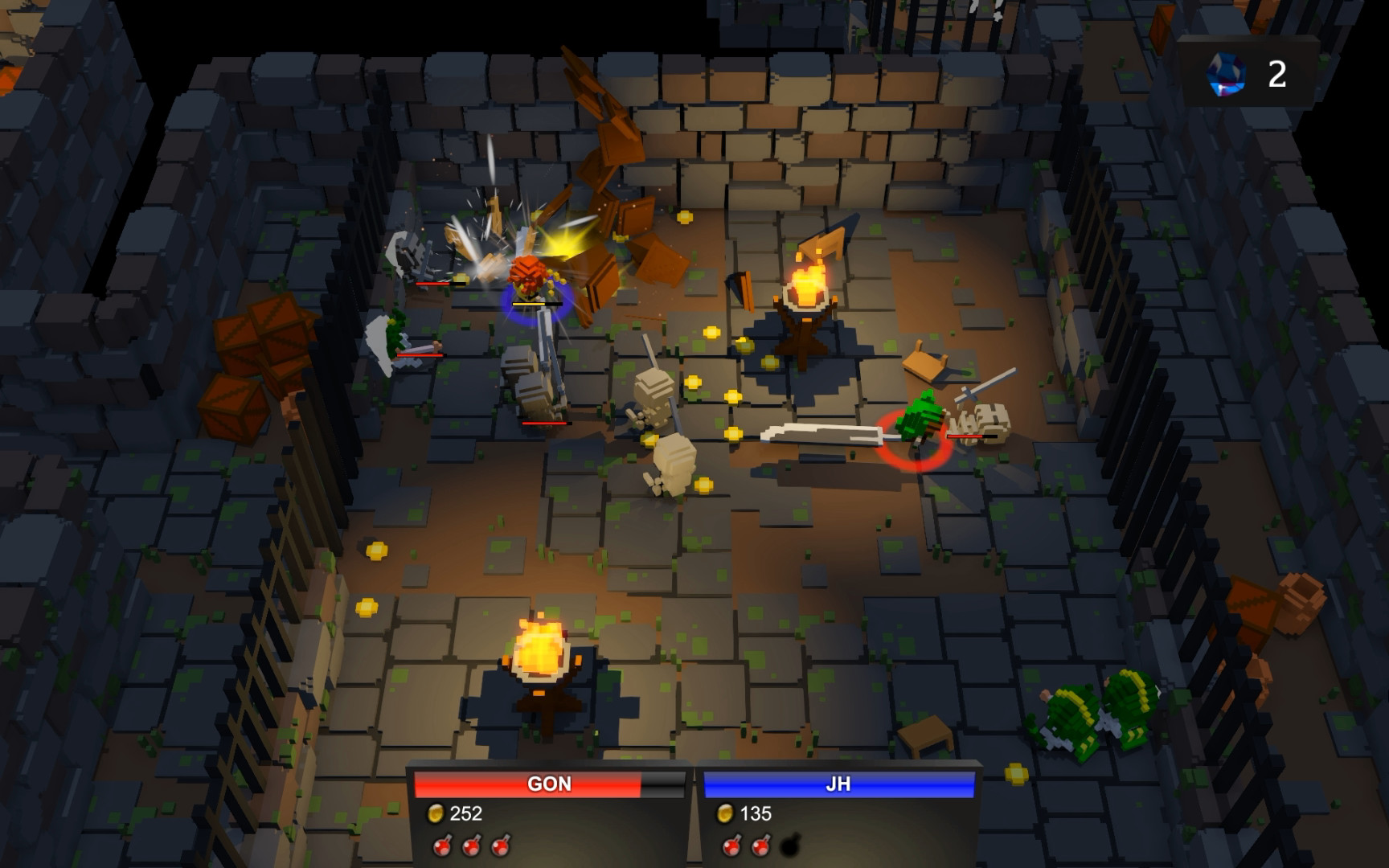Click GON's name on the red health bar

coord(549,784)
